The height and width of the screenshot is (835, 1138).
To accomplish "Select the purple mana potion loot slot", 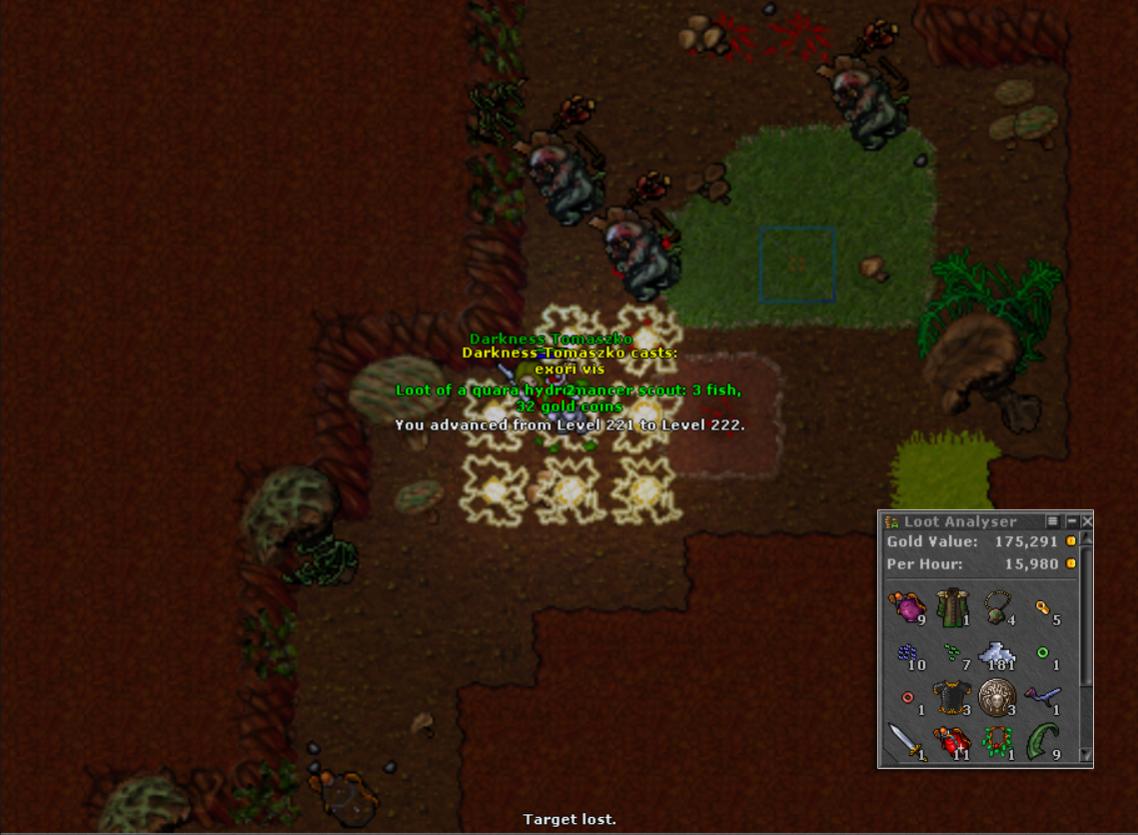I will 907,607.
